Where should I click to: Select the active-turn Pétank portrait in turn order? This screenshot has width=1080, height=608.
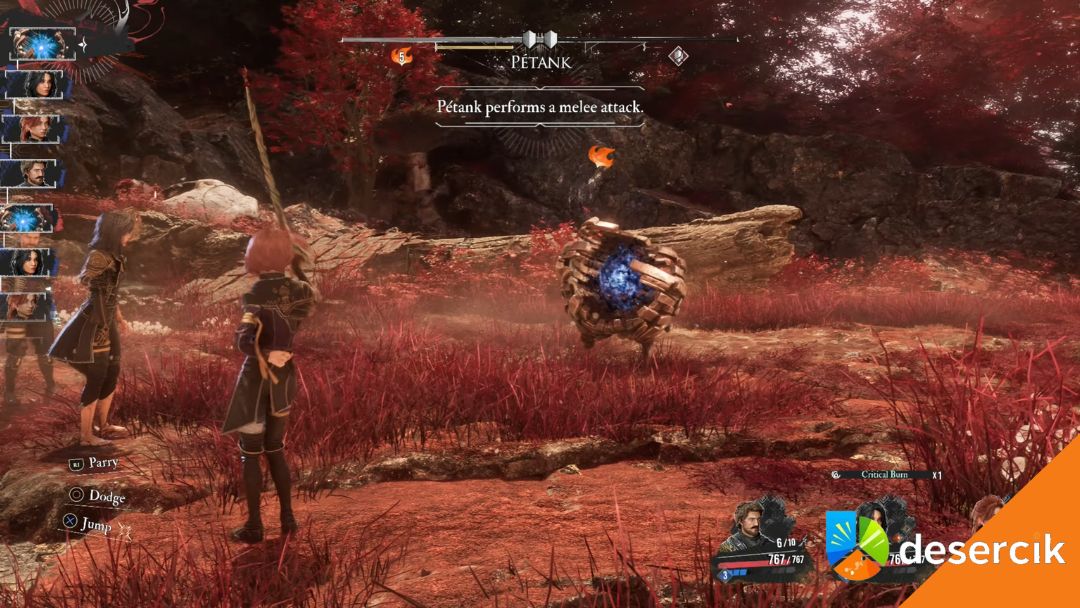coord(42,44)
